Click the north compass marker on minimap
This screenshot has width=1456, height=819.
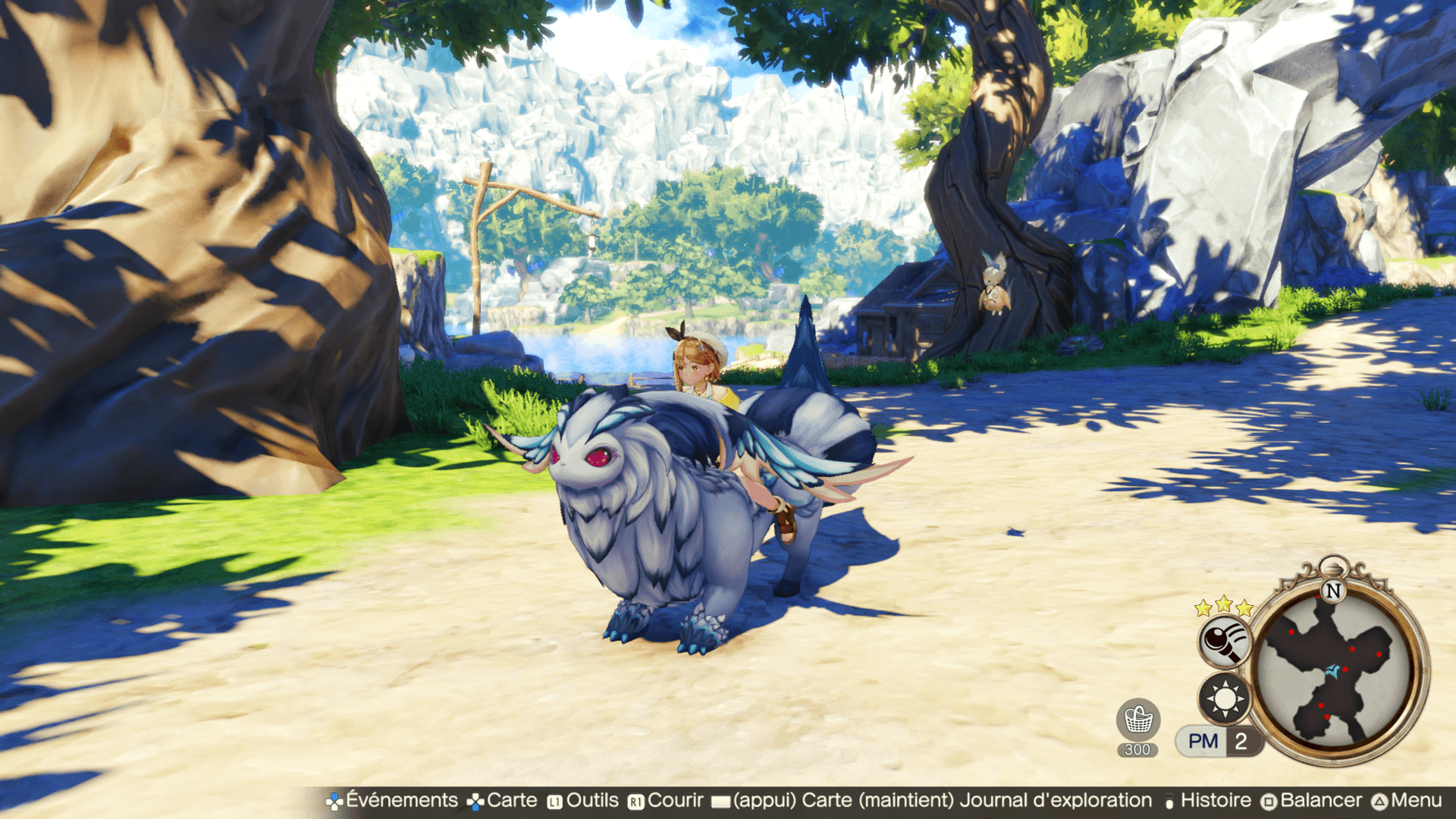(1332, 590)
